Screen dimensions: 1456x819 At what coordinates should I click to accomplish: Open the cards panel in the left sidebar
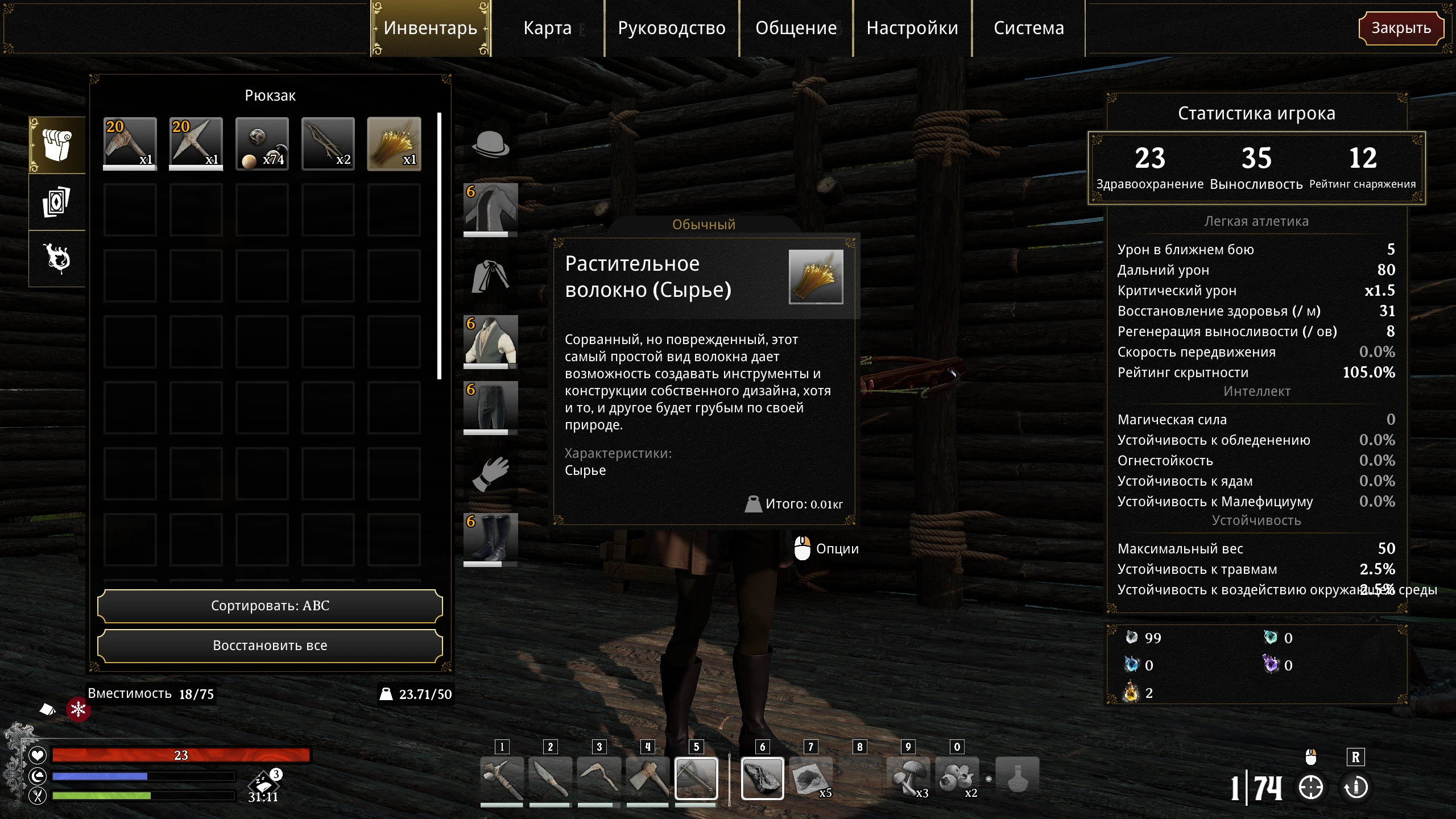pyautogui.click(x=56, y=202)
